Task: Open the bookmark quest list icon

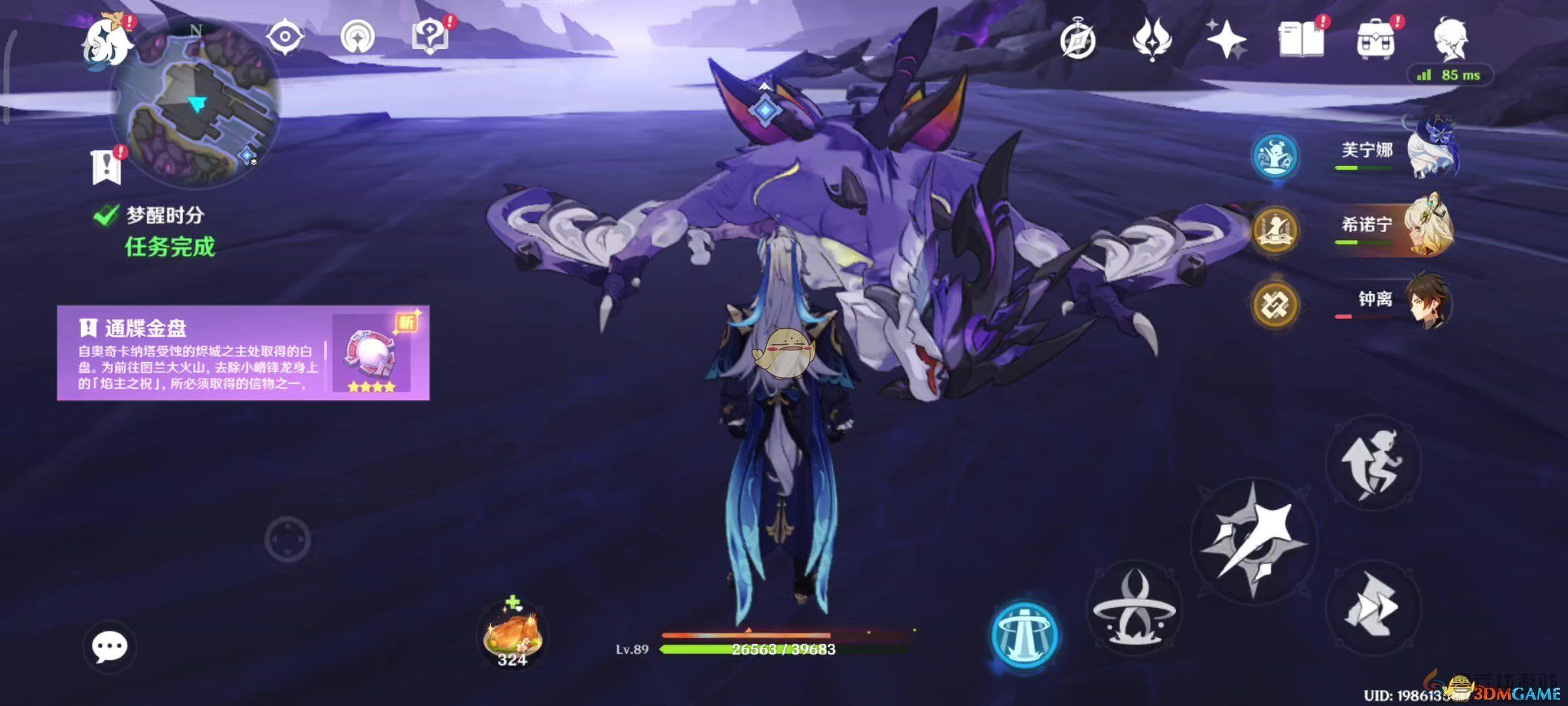Action: [x=106, y=166]
